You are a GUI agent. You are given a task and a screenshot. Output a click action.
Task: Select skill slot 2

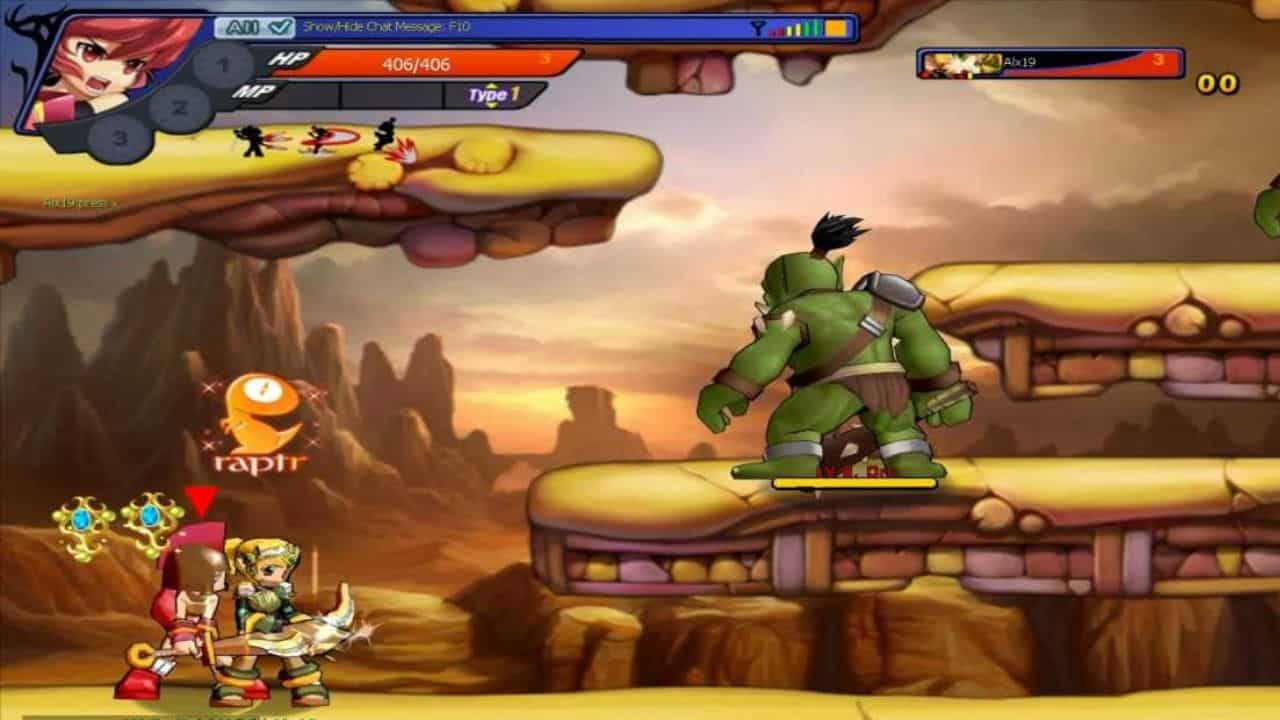[180, 104]
